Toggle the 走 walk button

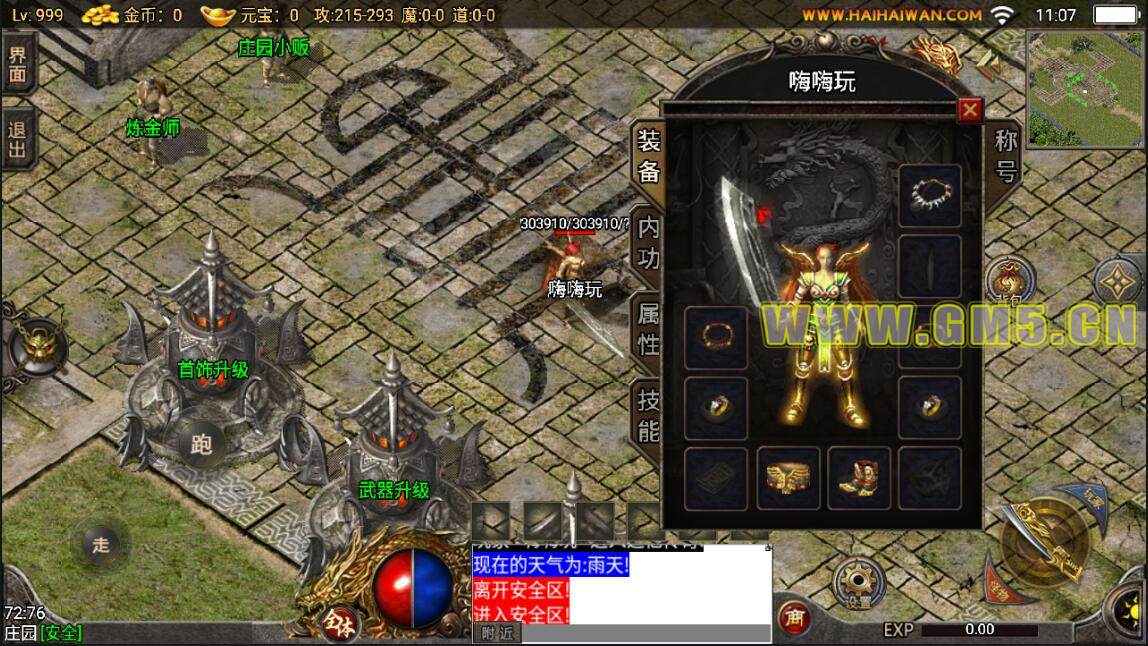pos(100,545)
